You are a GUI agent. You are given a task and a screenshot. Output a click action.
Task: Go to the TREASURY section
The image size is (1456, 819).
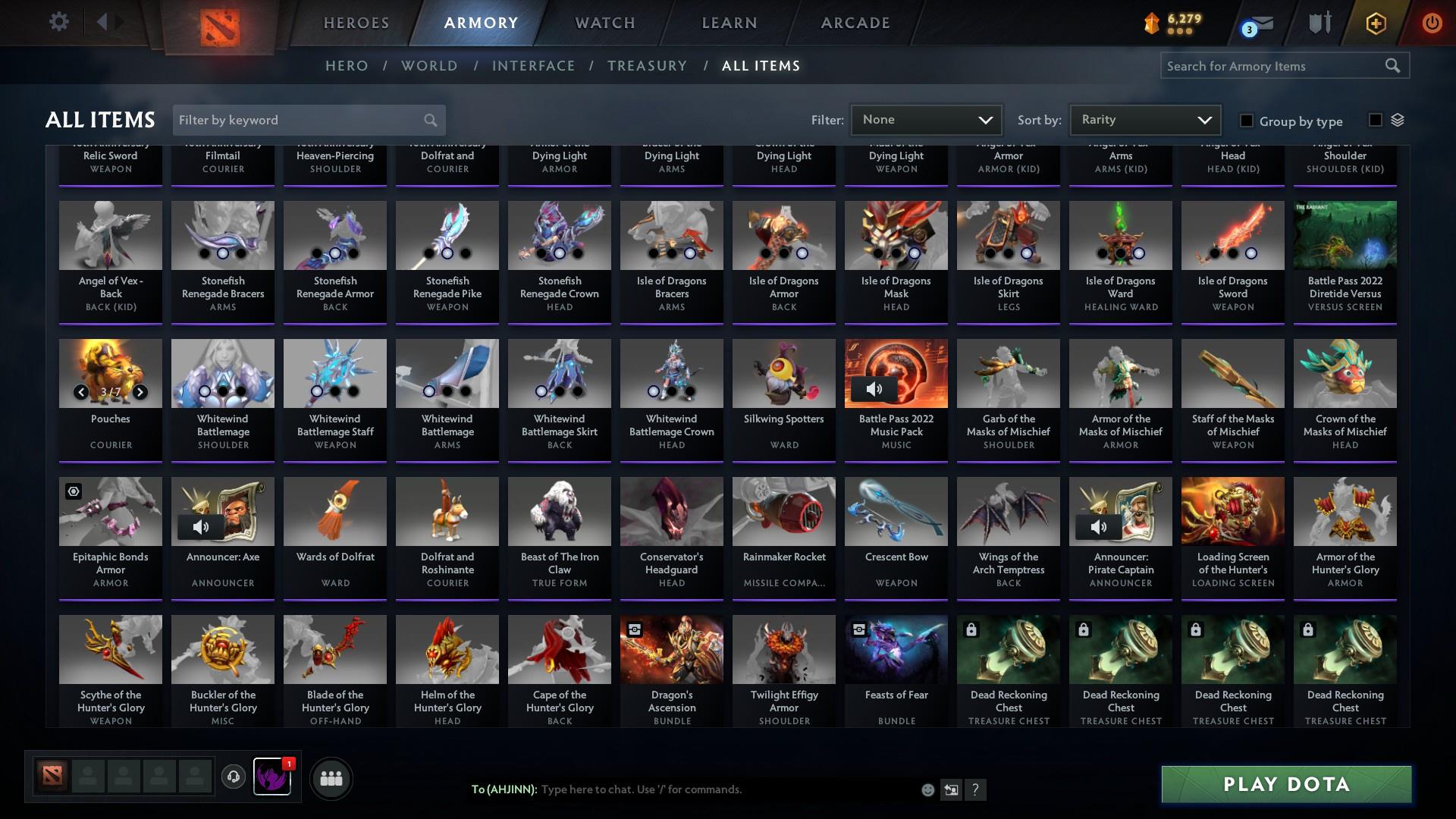[x=647, y=66]
